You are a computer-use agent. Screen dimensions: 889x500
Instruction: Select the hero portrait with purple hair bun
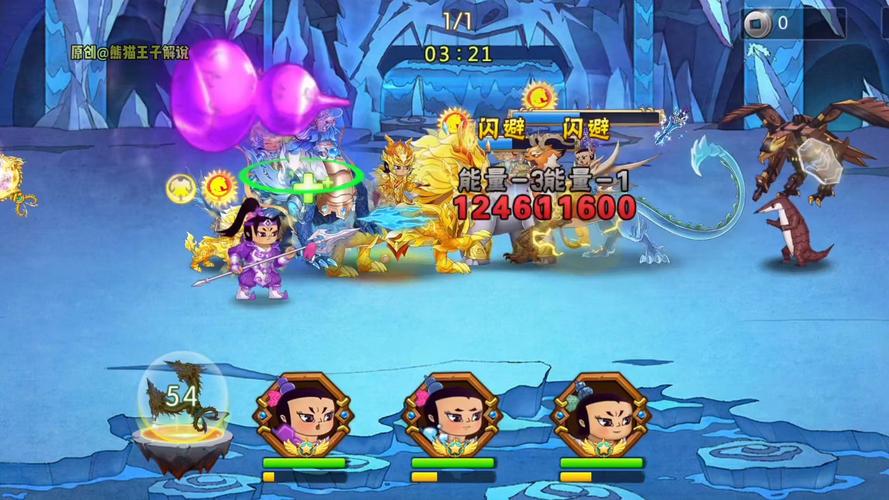pos(302,415)
